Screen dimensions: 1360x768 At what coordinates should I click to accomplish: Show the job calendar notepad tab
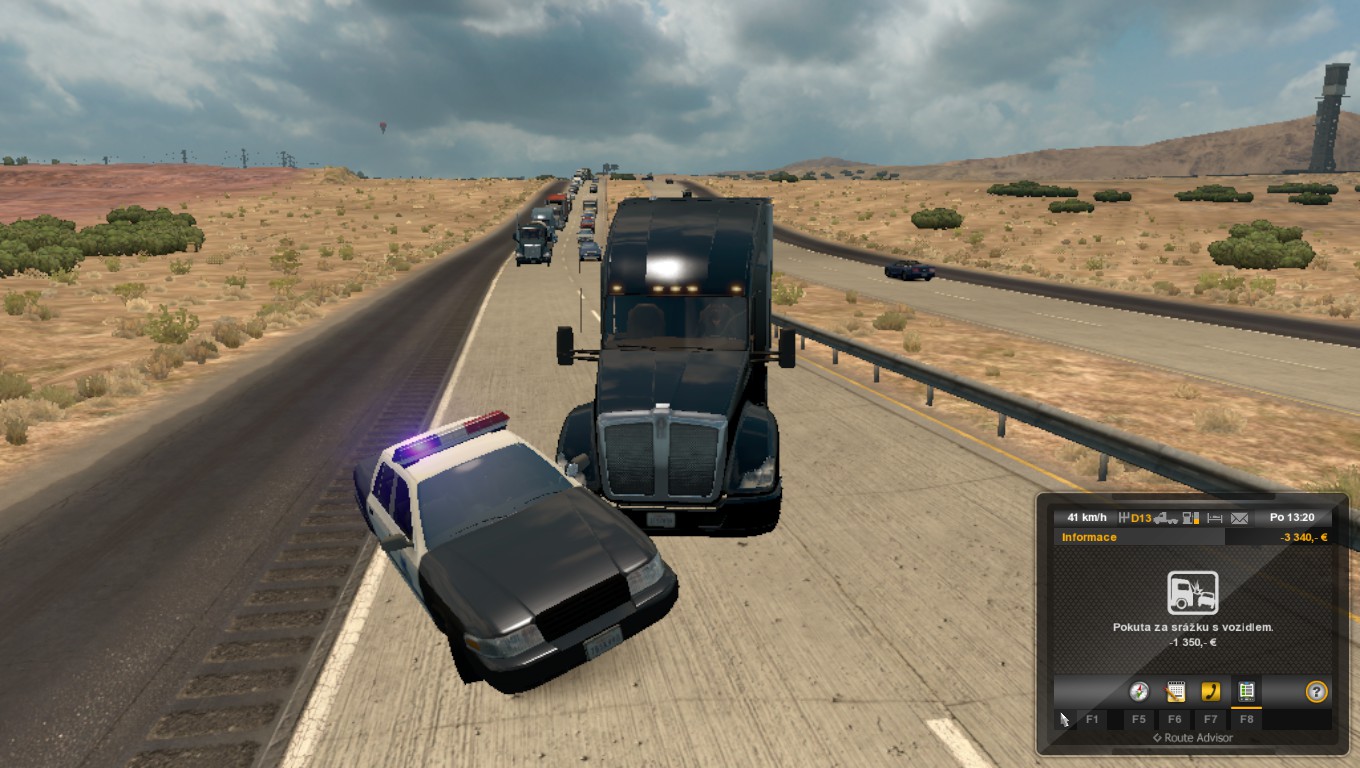[1175, 691]
